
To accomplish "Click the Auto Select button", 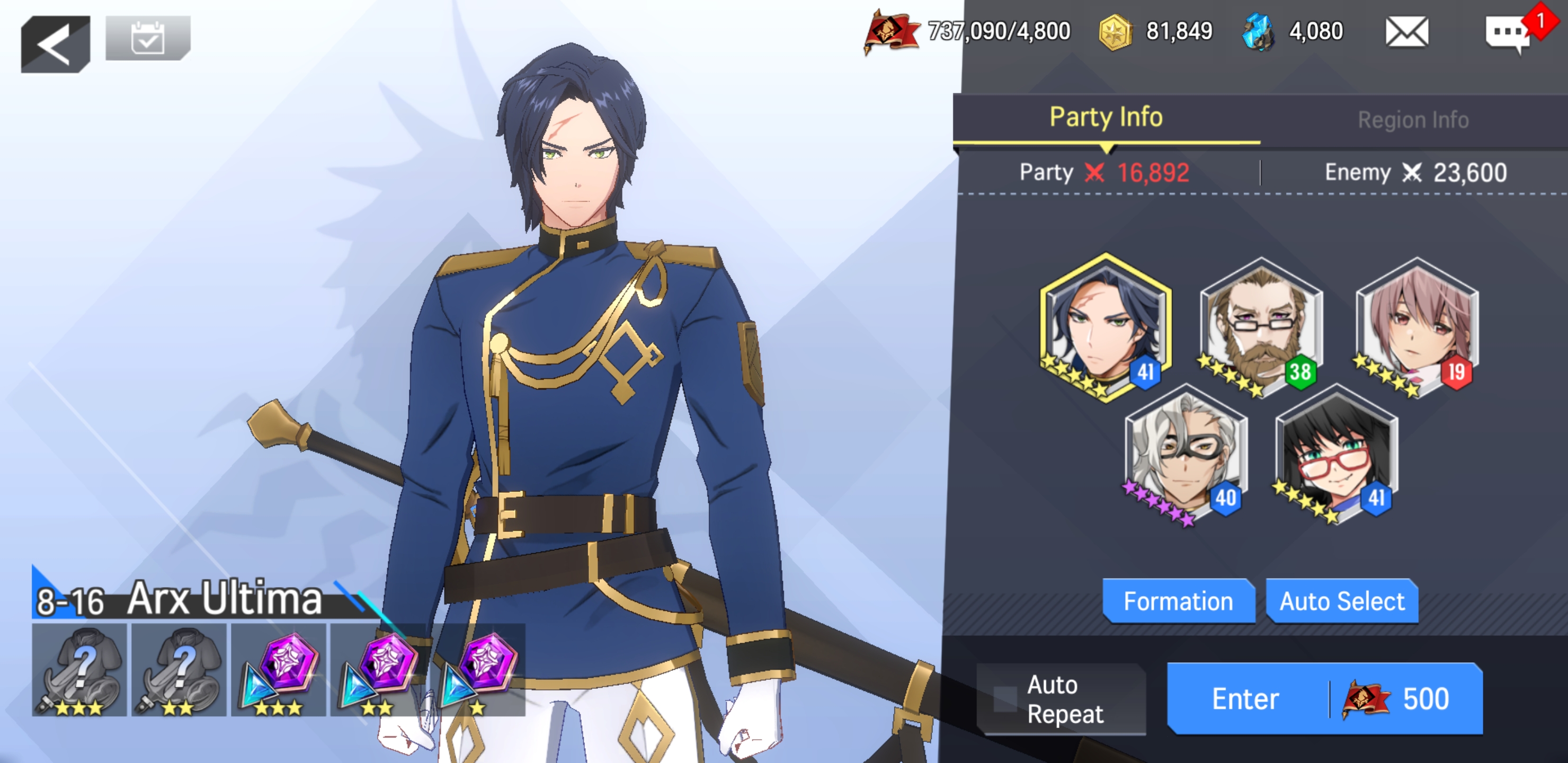I will [x=1342, y=601].
